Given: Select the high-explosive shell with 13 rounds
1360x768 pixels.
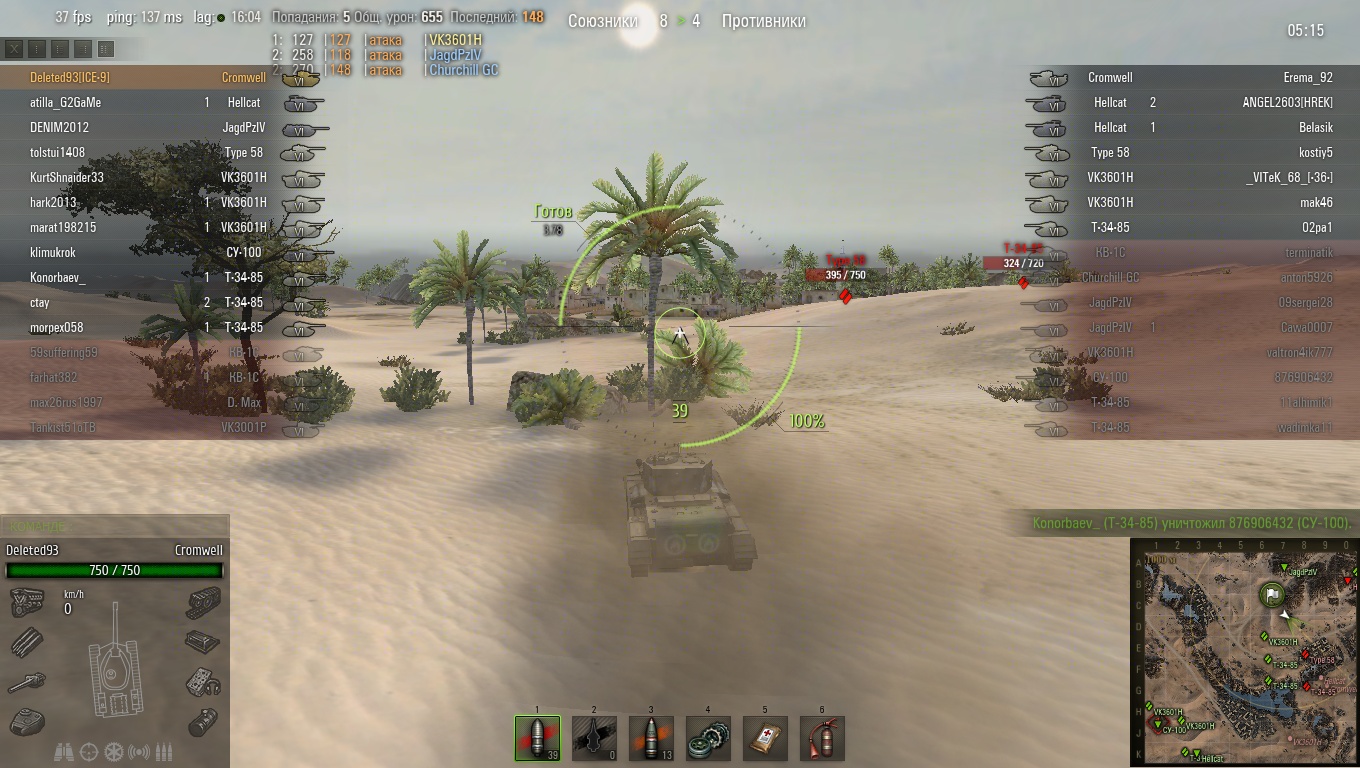Looking at the screenshot, I should (x=651, y=739).
